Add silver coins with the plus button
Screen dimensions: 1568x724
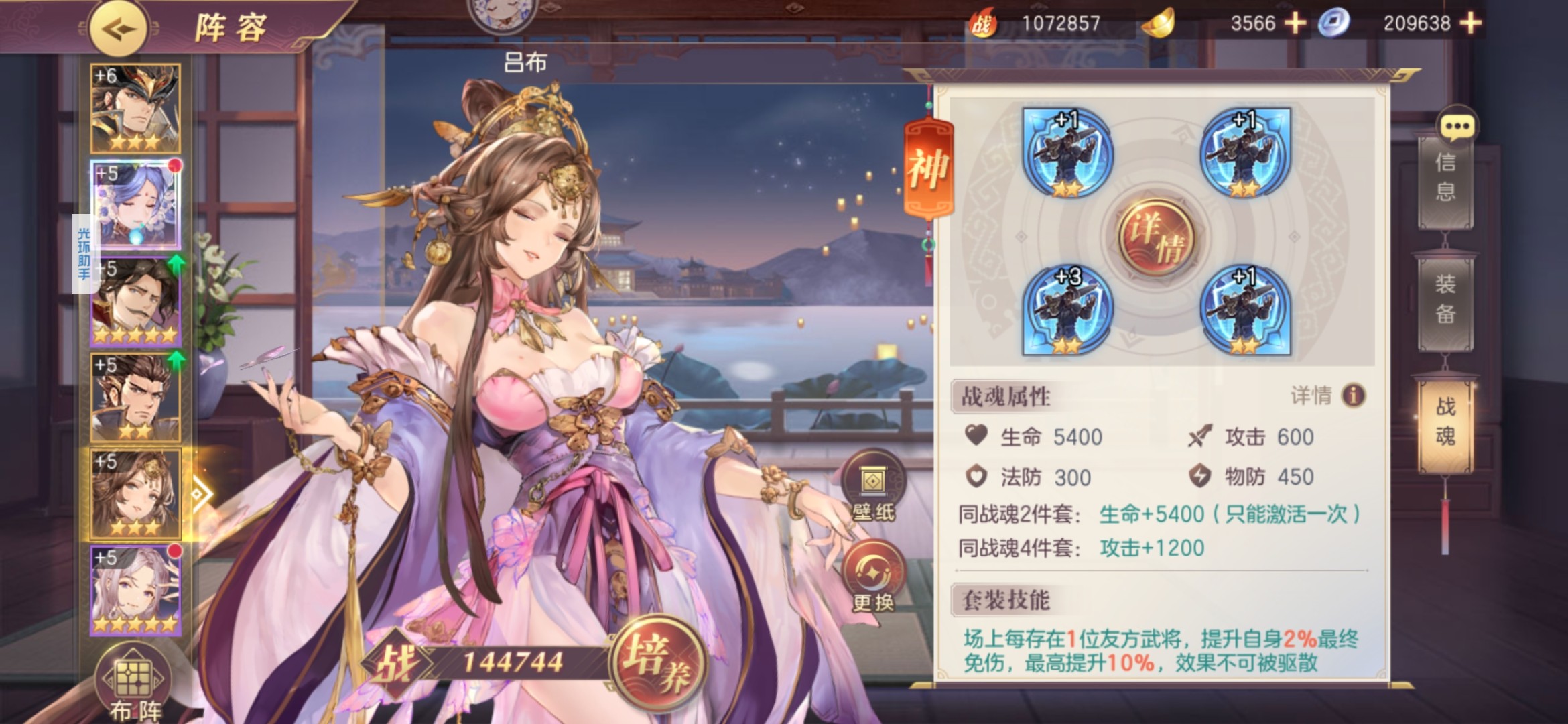click(x=1470, y=23)
